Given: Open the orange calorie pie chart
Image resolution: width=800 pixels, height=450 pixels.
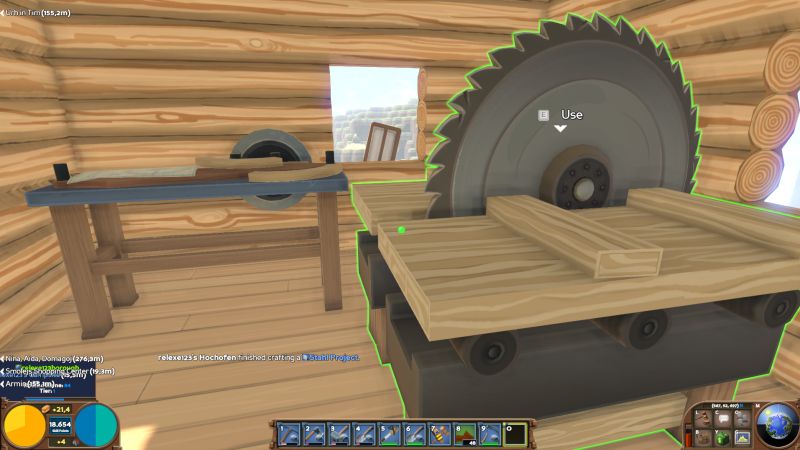Looking at the screenshot, I should pyautogui.click(x=24, y=425).
